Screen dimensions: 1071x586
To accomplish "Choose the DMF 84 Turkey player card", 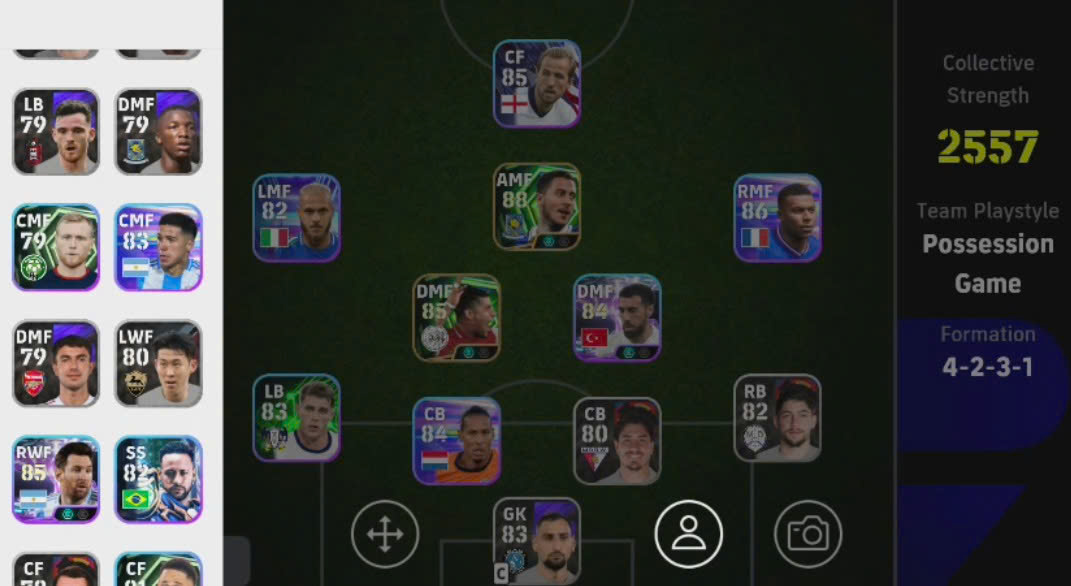I will pos(617,317).
